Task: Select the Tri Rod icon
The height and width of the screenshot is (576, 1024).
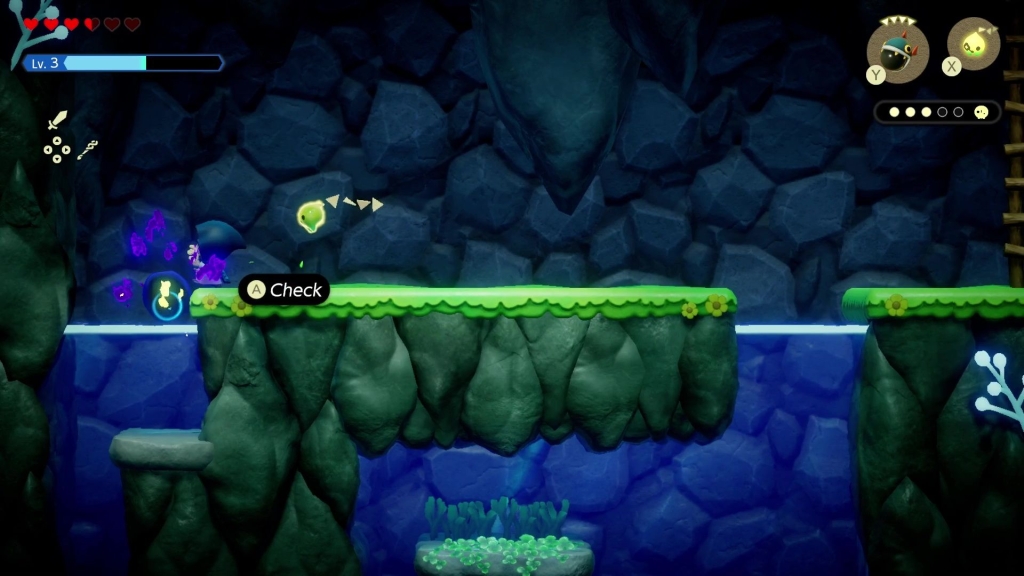Action: (x=88, y=151)
